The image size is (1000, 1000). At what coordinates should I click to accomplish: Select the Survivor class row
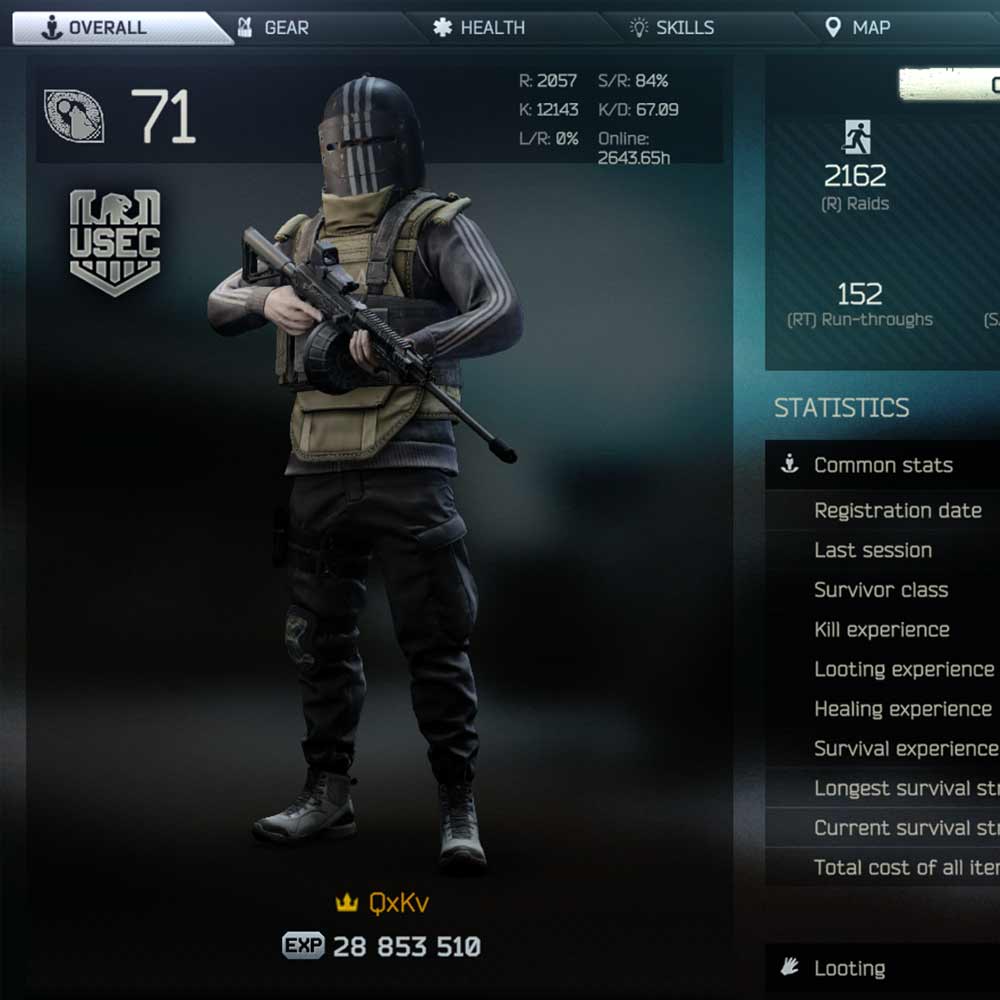click(x=881, y=590)
